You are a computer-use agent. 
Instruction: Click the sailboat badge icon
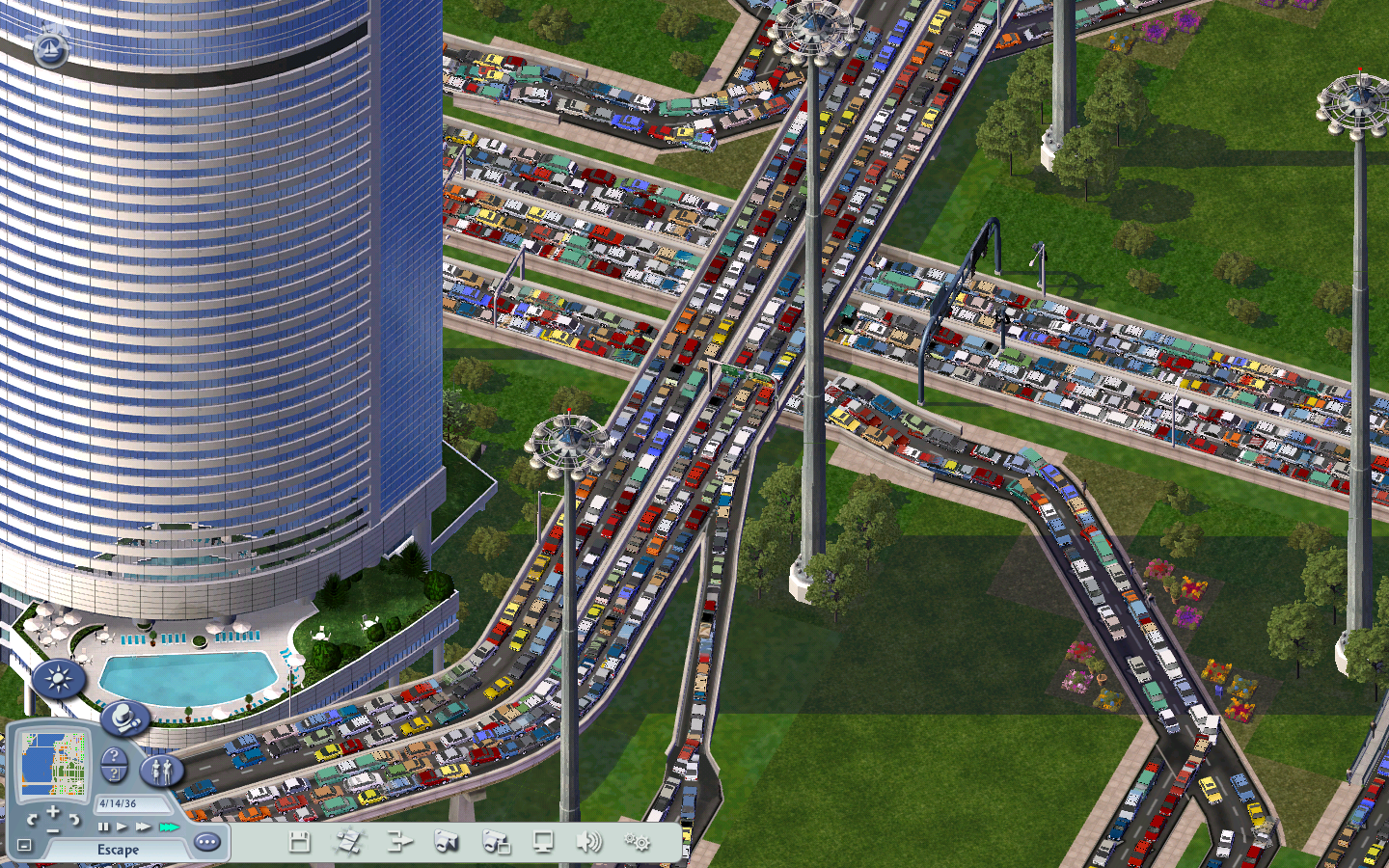coord(50,48)
